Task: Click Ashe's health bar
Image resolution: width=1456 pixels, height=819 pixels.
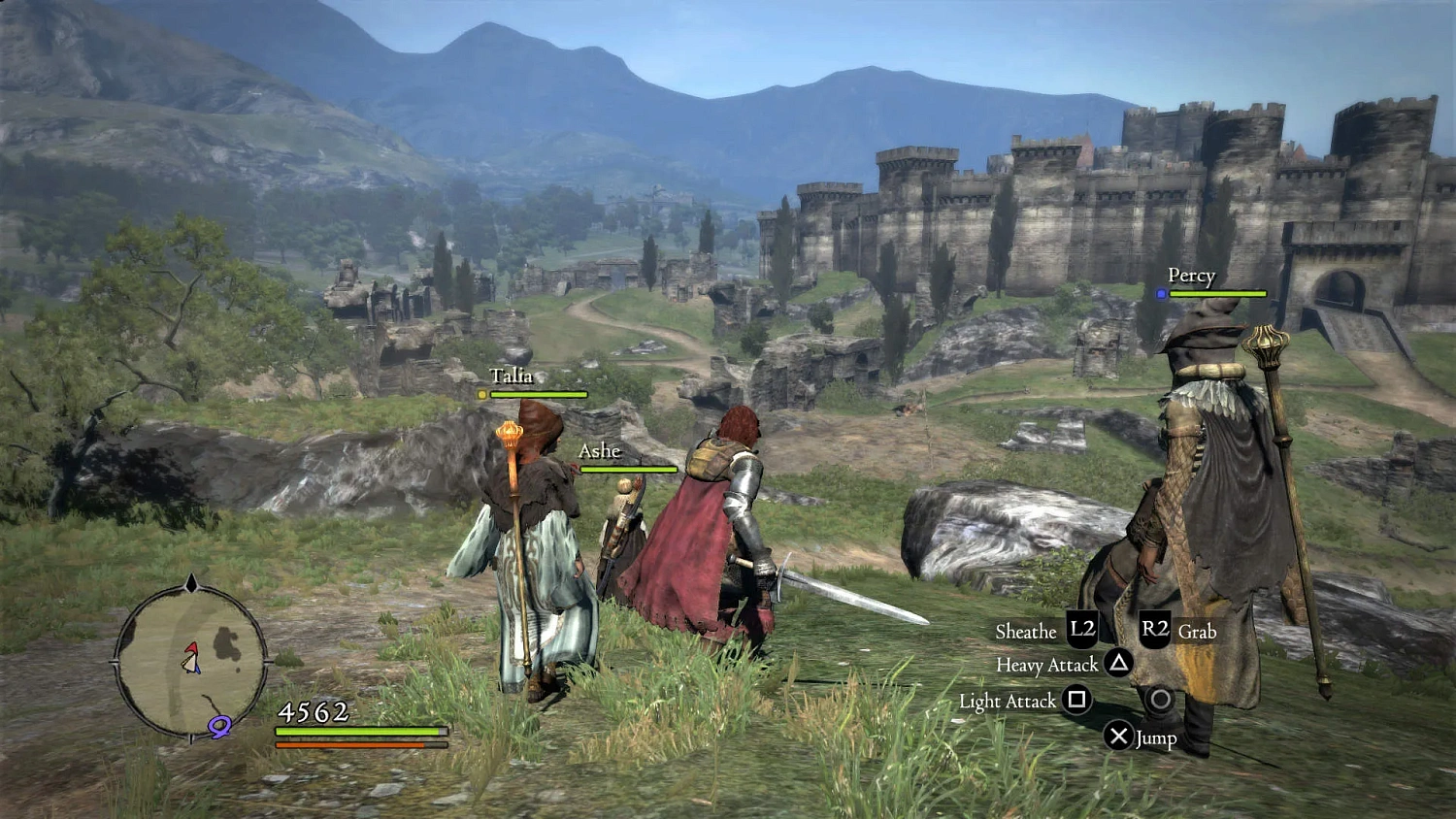Action: 629,468
